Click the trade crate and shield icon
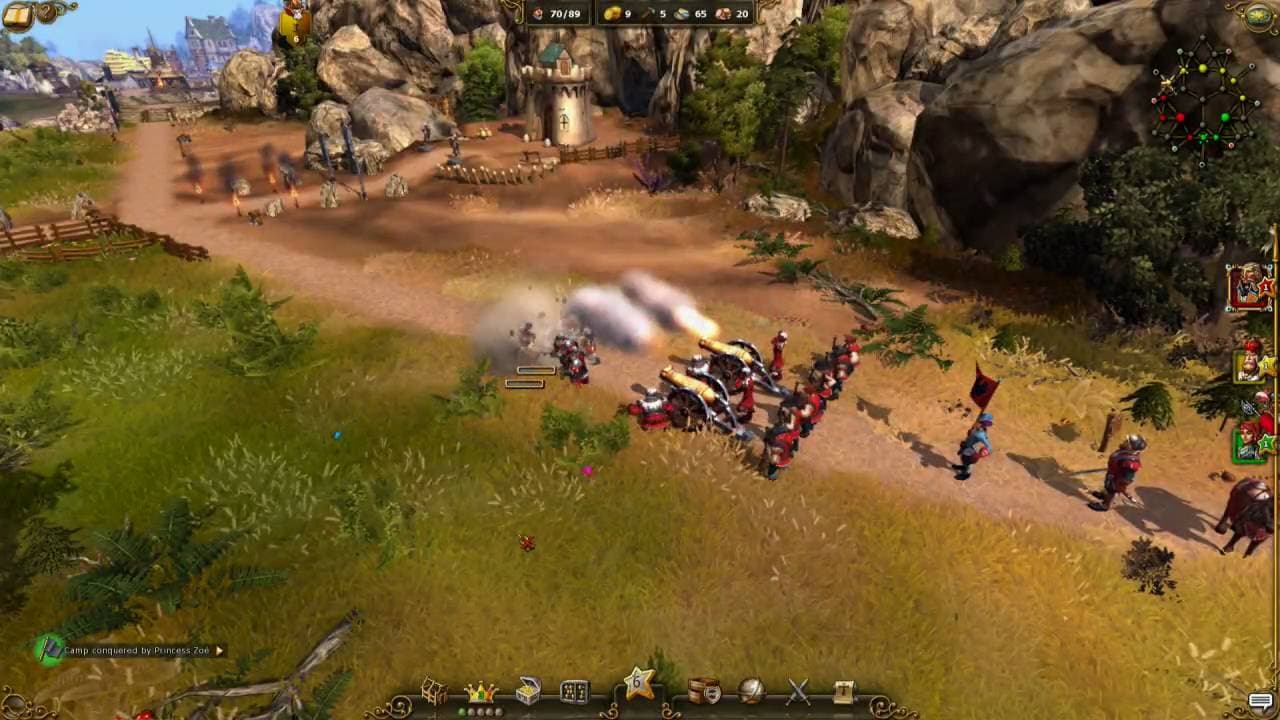 (702, 690)
